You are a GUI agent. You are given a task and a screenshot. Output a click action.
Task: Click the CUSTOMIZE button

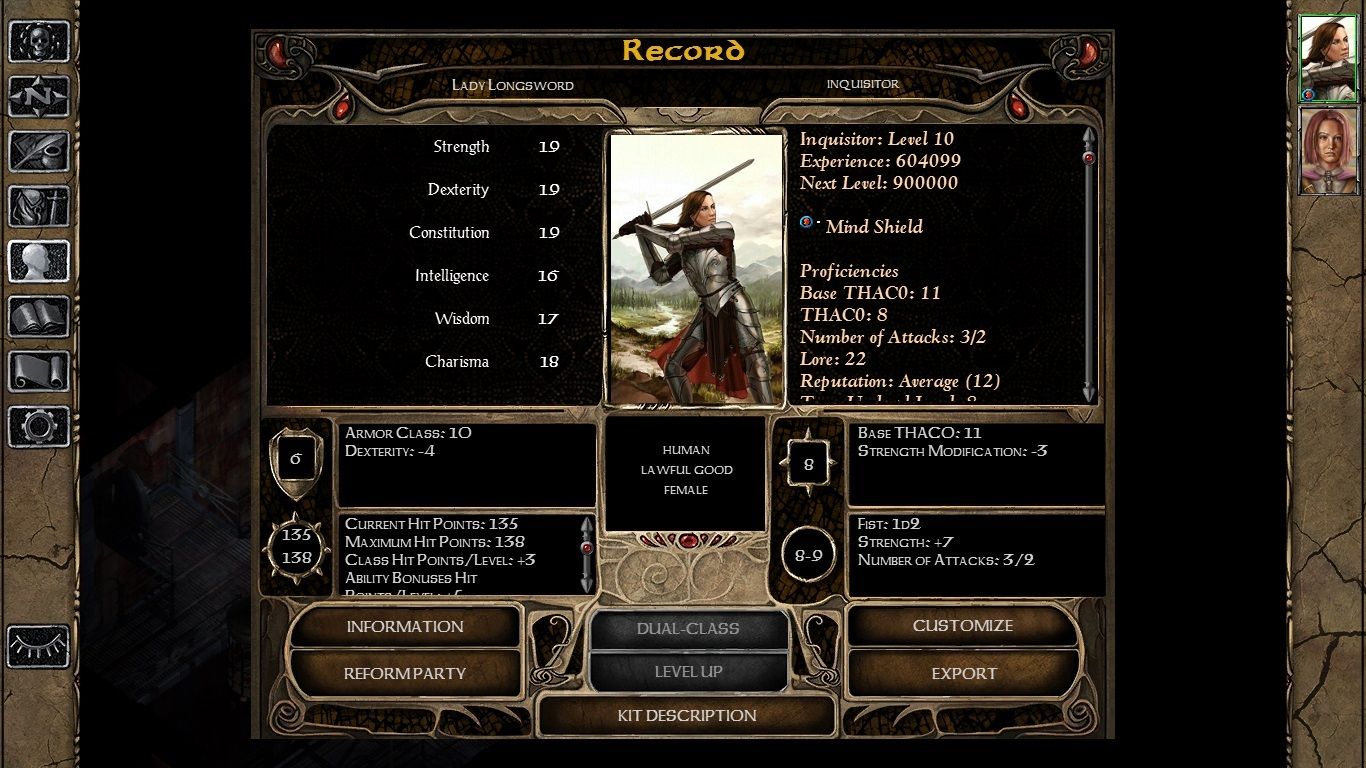(x=962, y=626)
